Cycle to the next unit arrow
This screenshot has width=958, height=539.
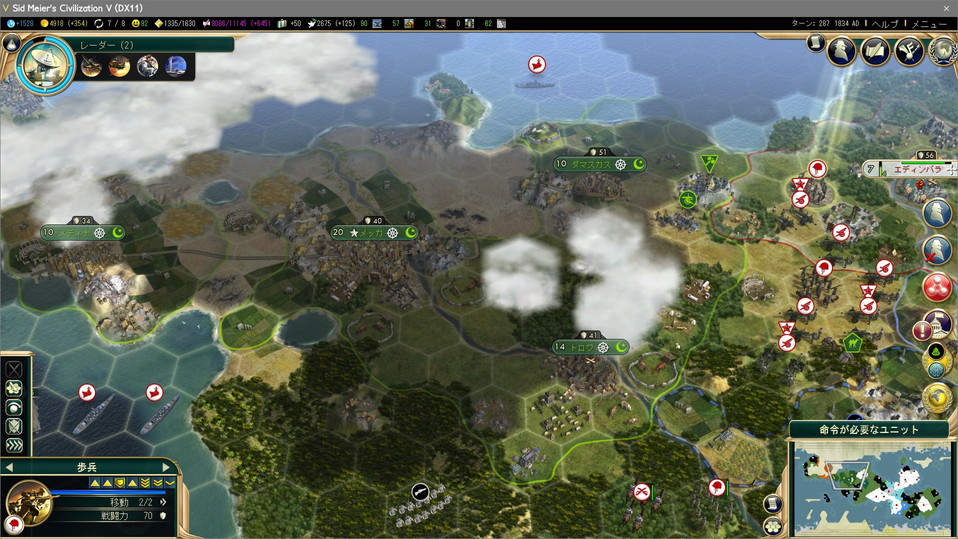tap(167, 467)
